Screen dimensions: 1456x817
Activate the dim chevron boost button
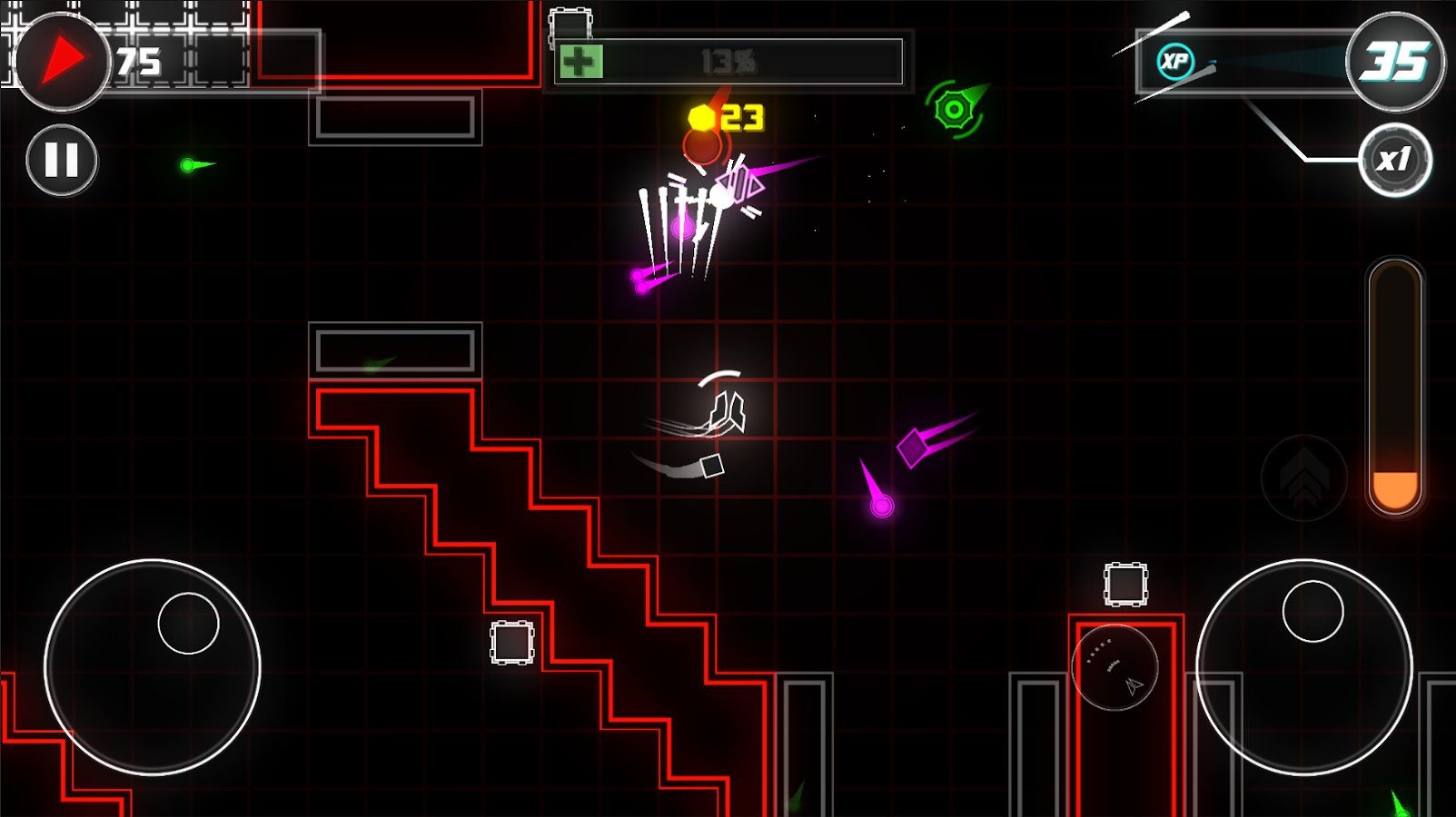(x=1304, y=477)
